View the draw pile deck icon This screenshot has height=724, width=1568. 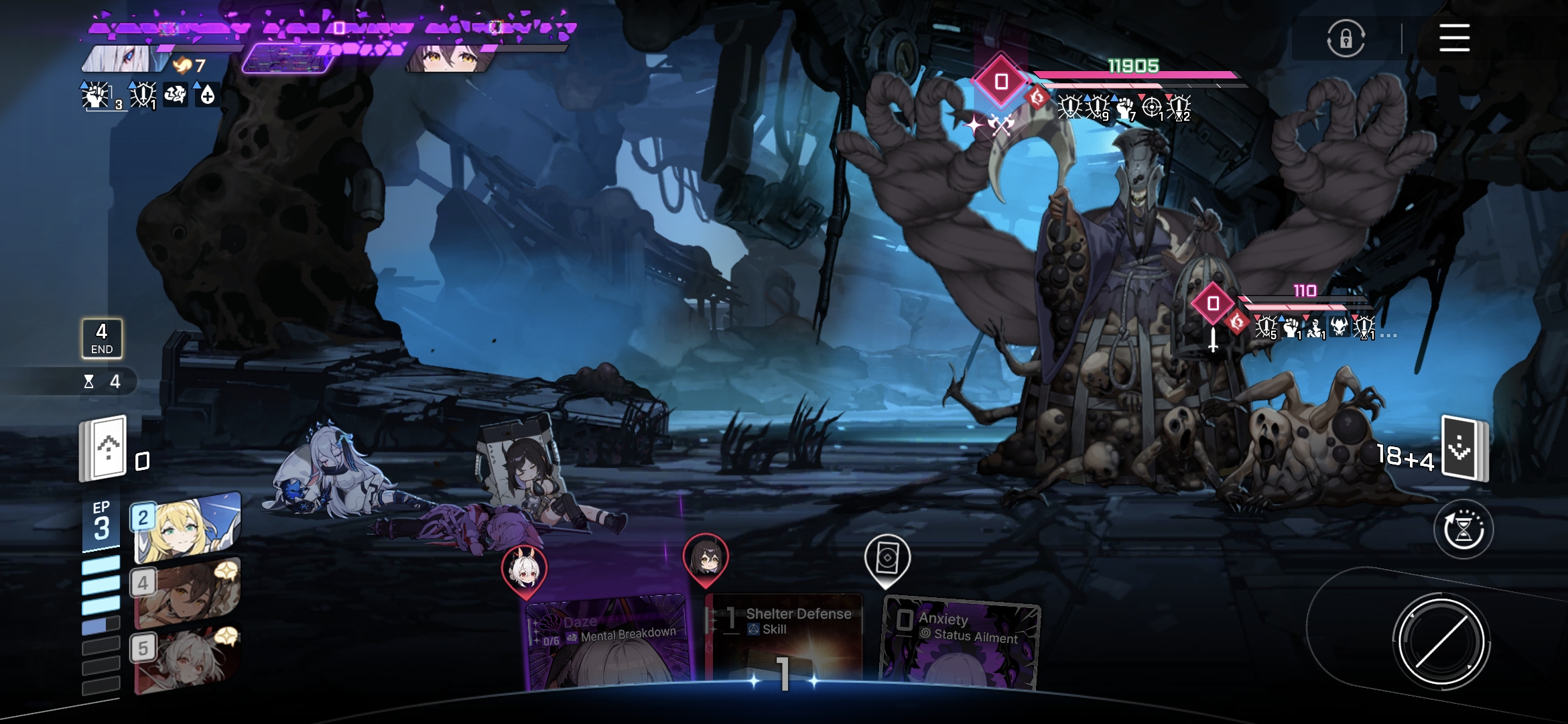[1464, 449]
